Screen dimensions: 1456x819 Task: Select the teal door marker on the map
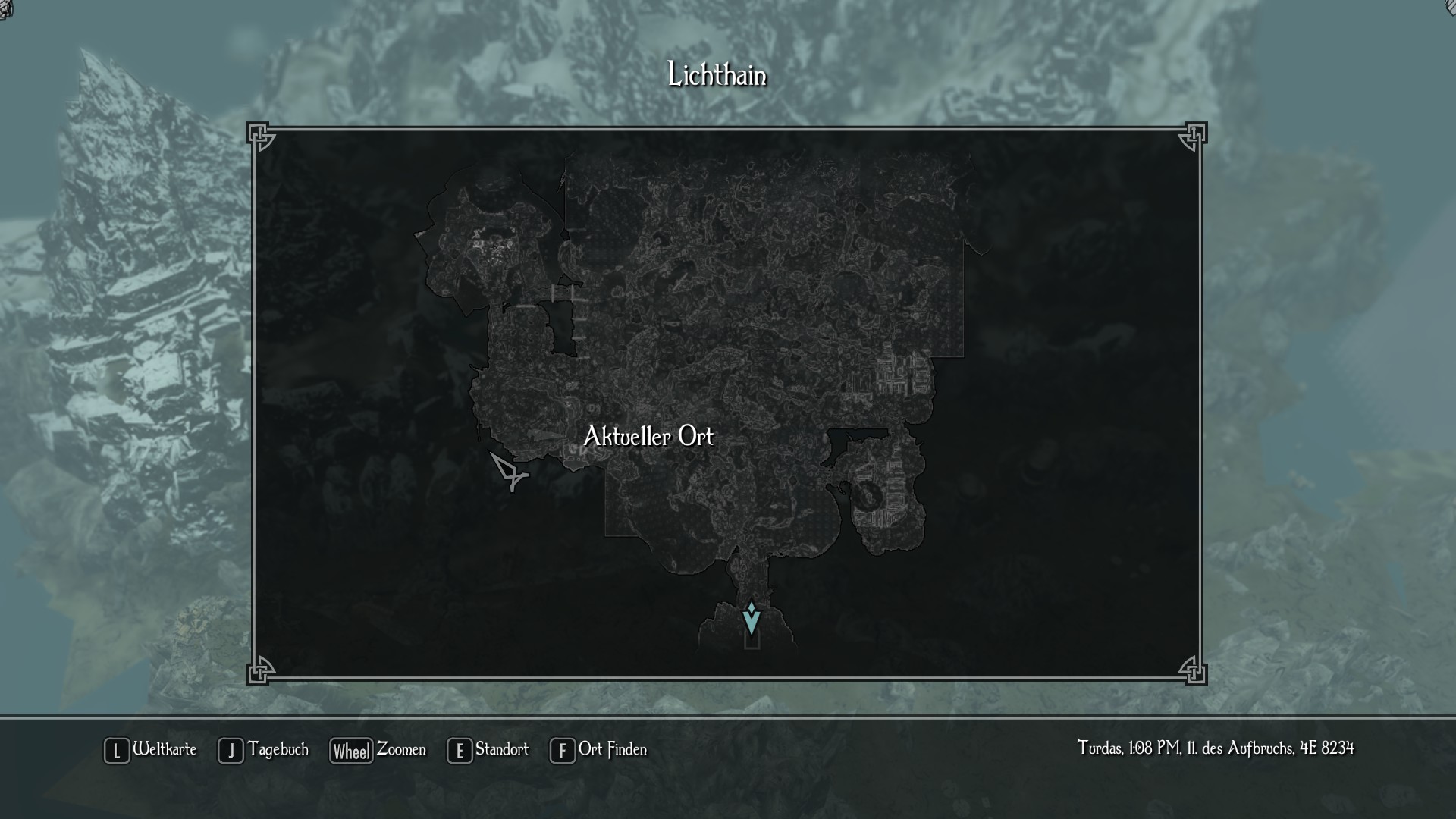click(751, 619)
